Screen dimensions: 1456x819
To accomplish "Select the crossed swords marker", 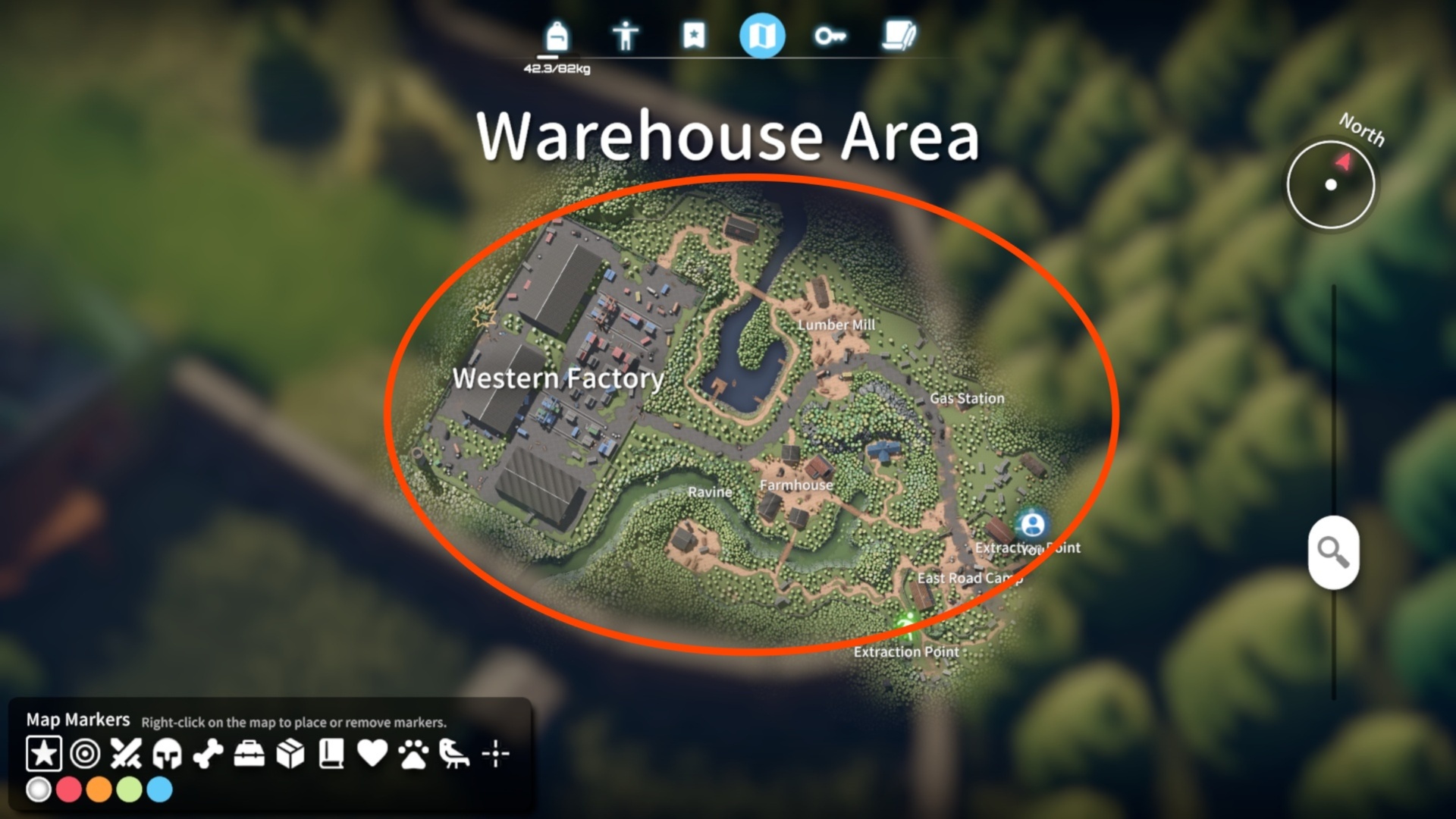I will [126, 754].
